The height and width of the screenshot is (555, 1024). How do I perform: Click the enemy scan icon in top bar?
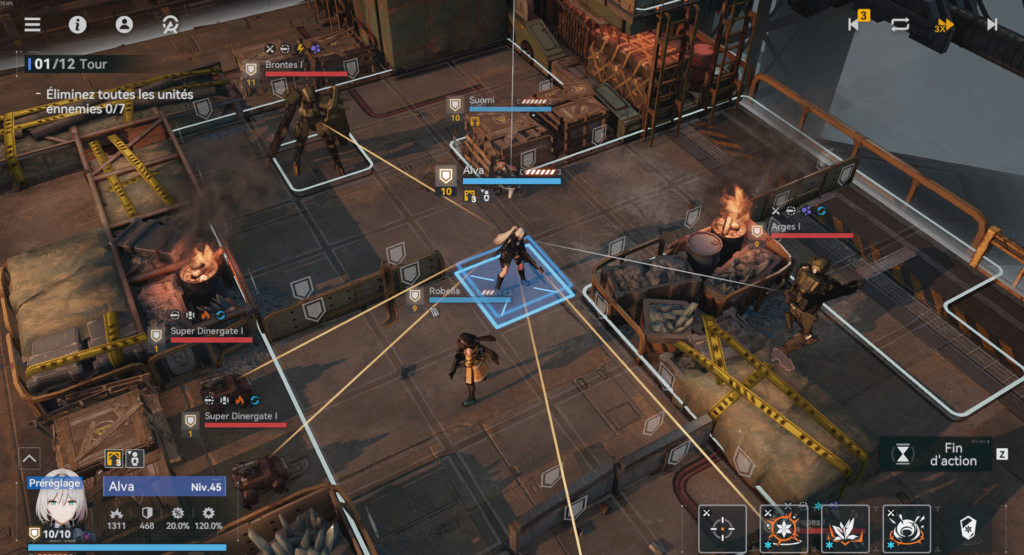[170, 24]
